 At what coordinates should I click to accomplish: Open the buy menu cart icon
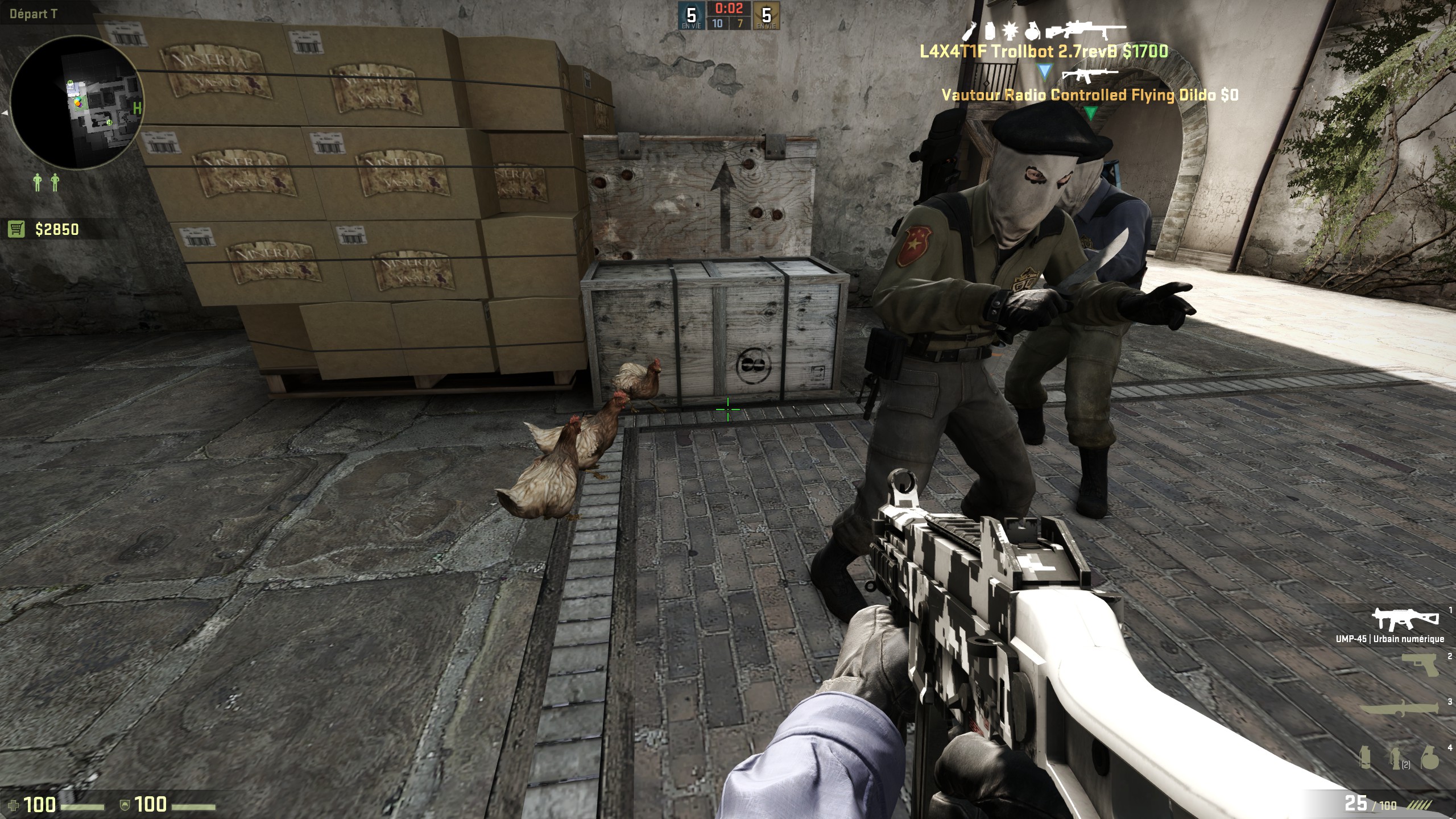pos(16,229)
